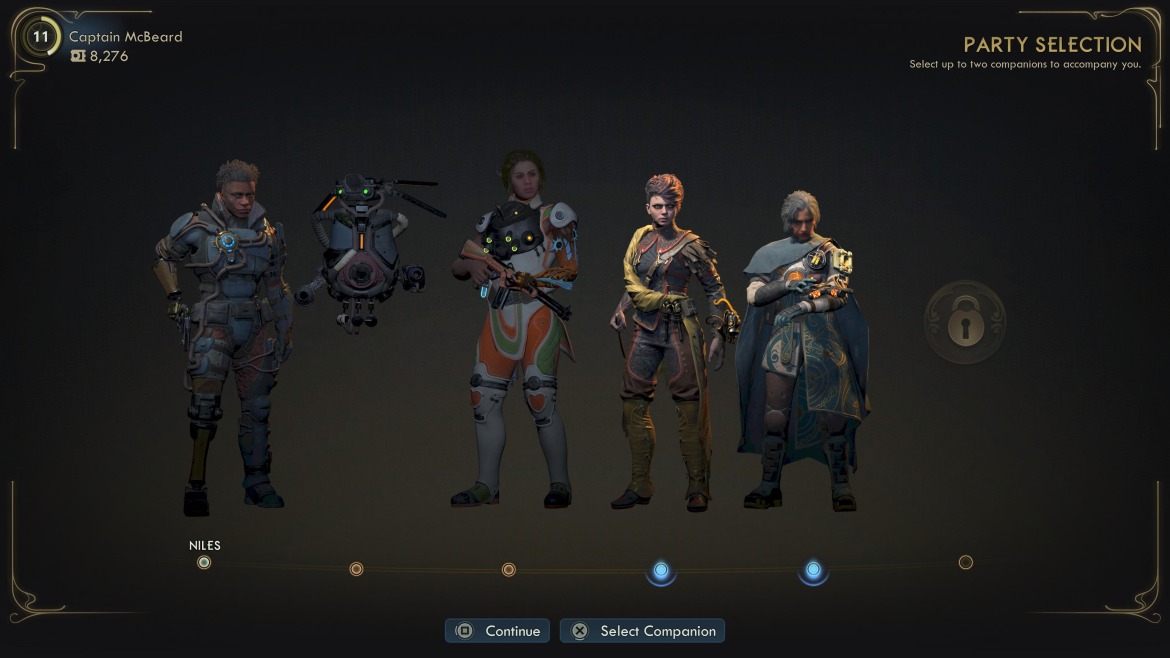Click the locked companion padlock slot
Screen dimensions: 1170x658
(x=965, y=322)
